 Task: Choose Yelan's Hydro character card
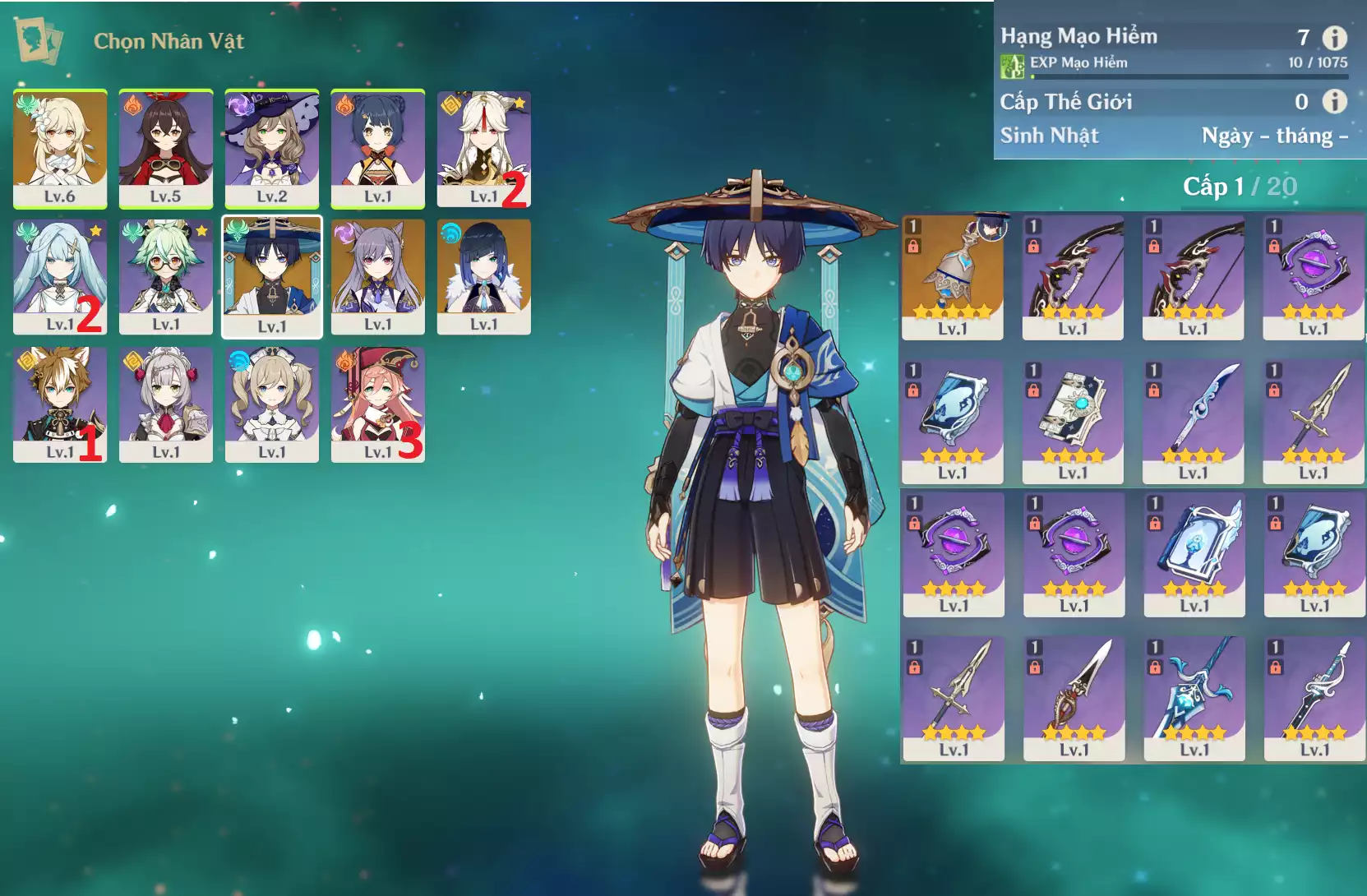483,276
